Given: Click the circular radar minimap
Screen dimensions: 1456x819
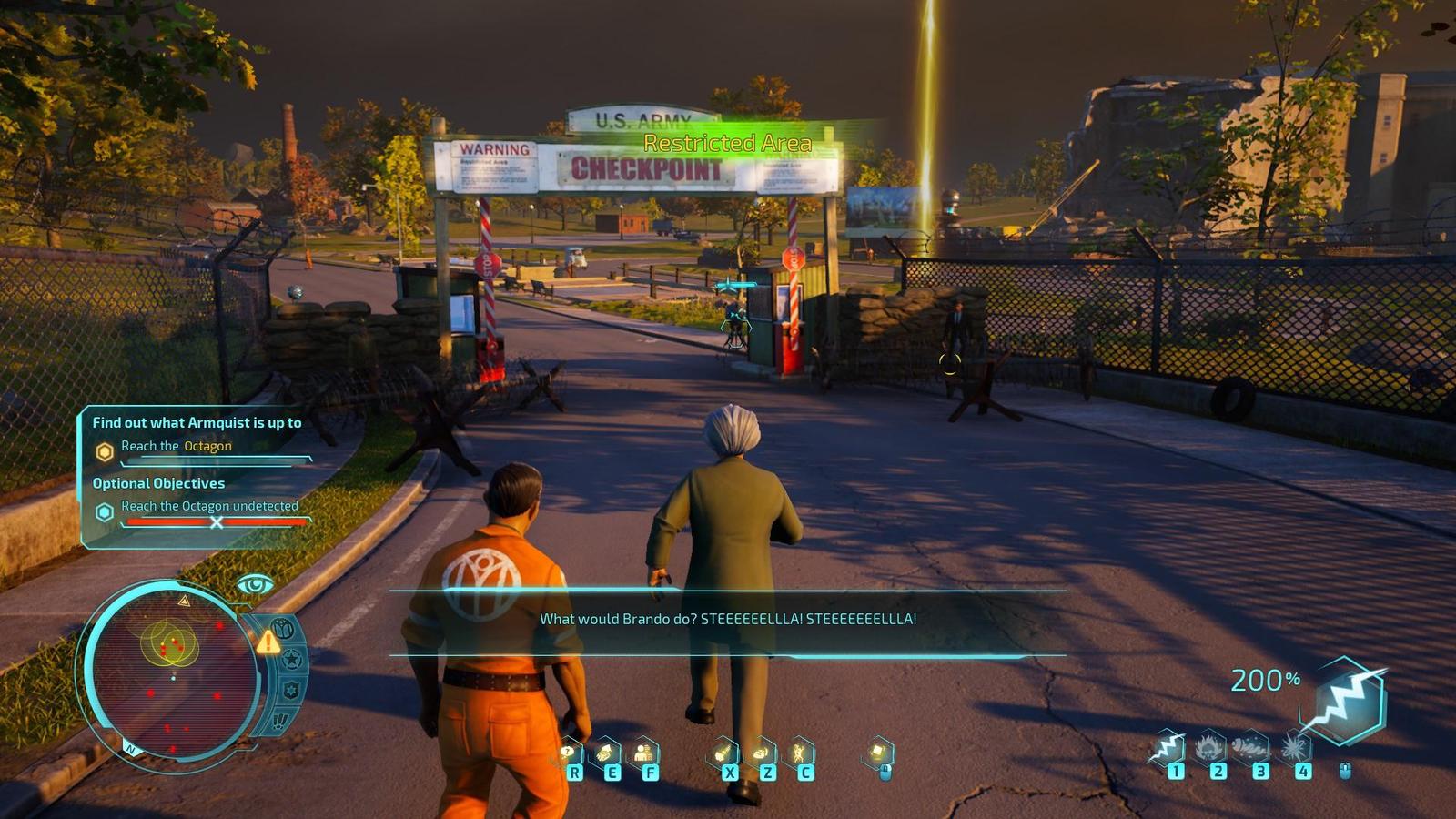Looking at the screenshot, I should [x=173, y=672].
